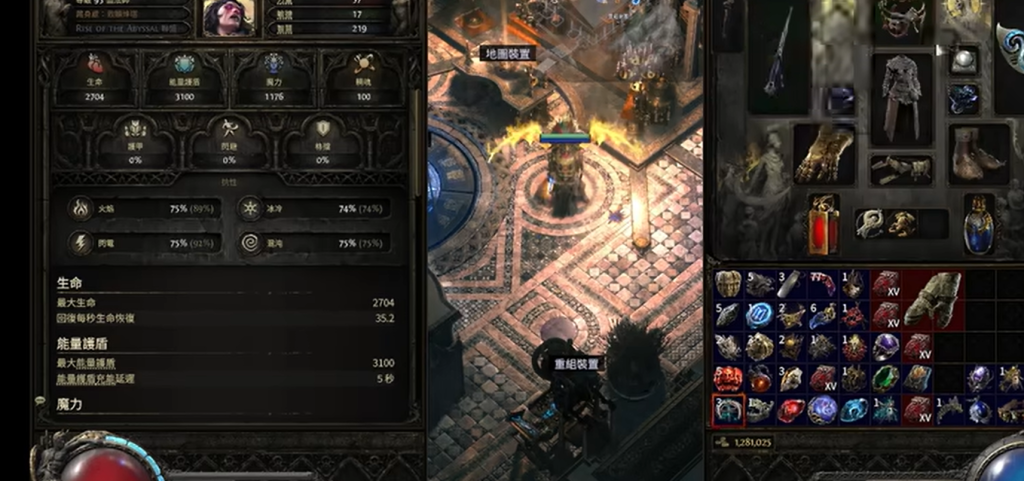Choose the equipped boots slot
The image size is (1024, 481).
click(x=978, y=153)
